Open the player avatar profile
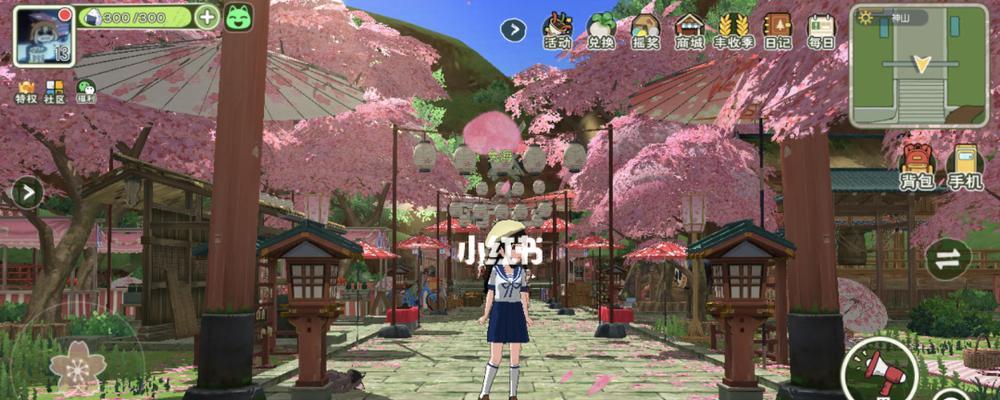This screenshot has height=400, width=1000. click(43, 35)
